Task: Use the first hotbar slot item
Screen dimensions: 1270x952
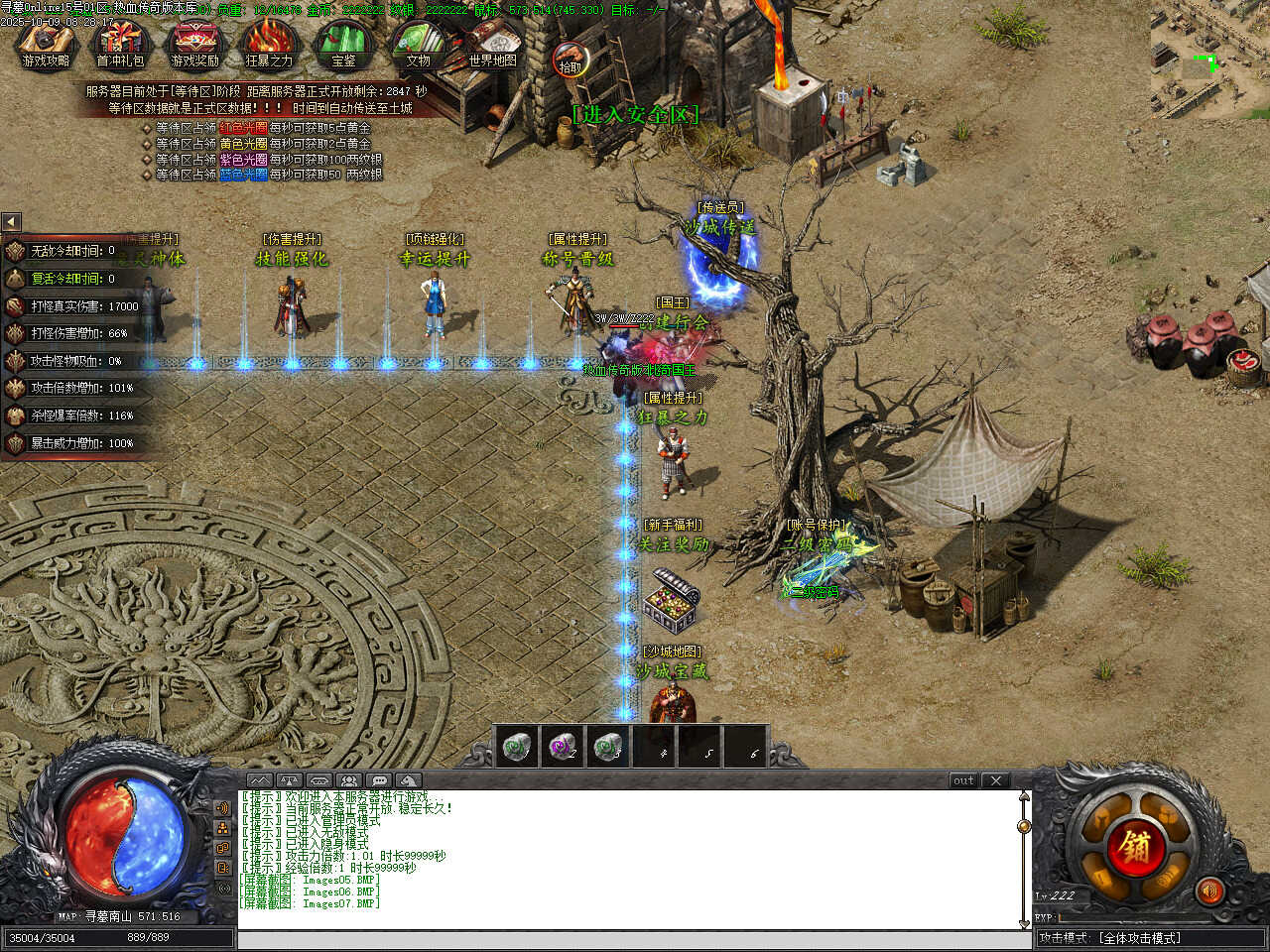Action: click(x=516, y=747)
